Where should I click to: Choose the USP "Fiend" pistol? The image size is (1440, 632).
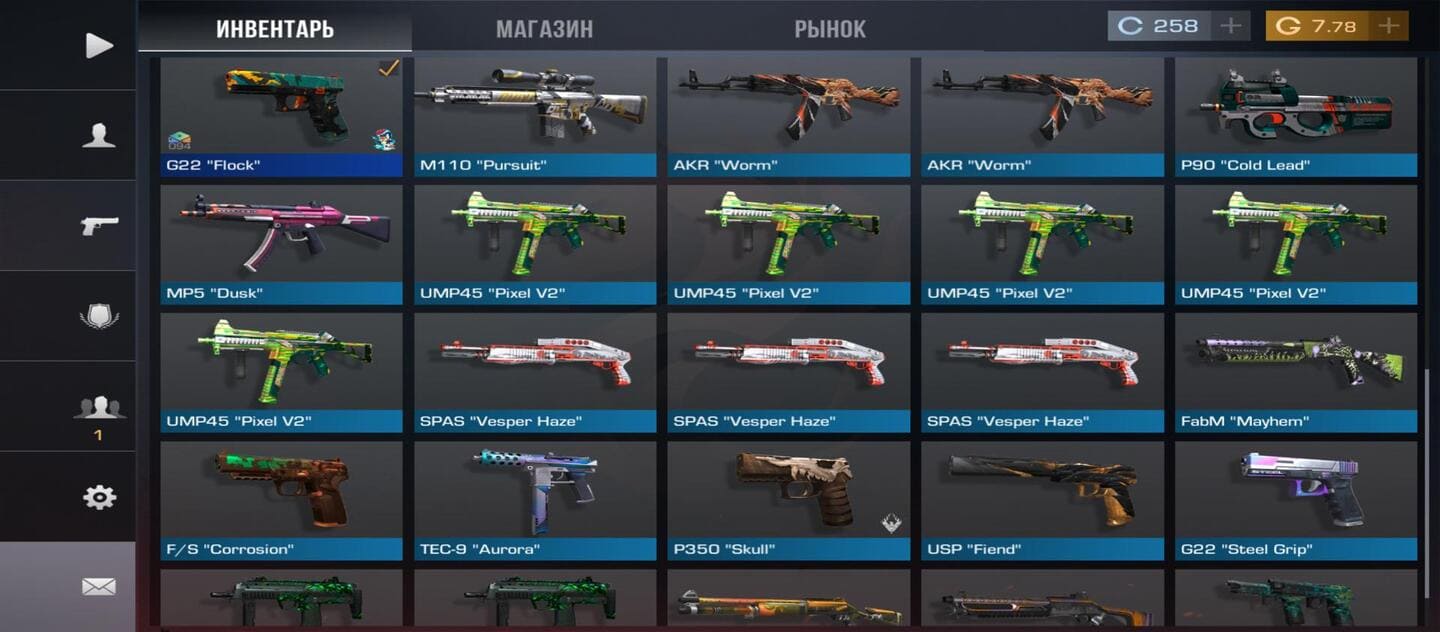pos(1043,499)
